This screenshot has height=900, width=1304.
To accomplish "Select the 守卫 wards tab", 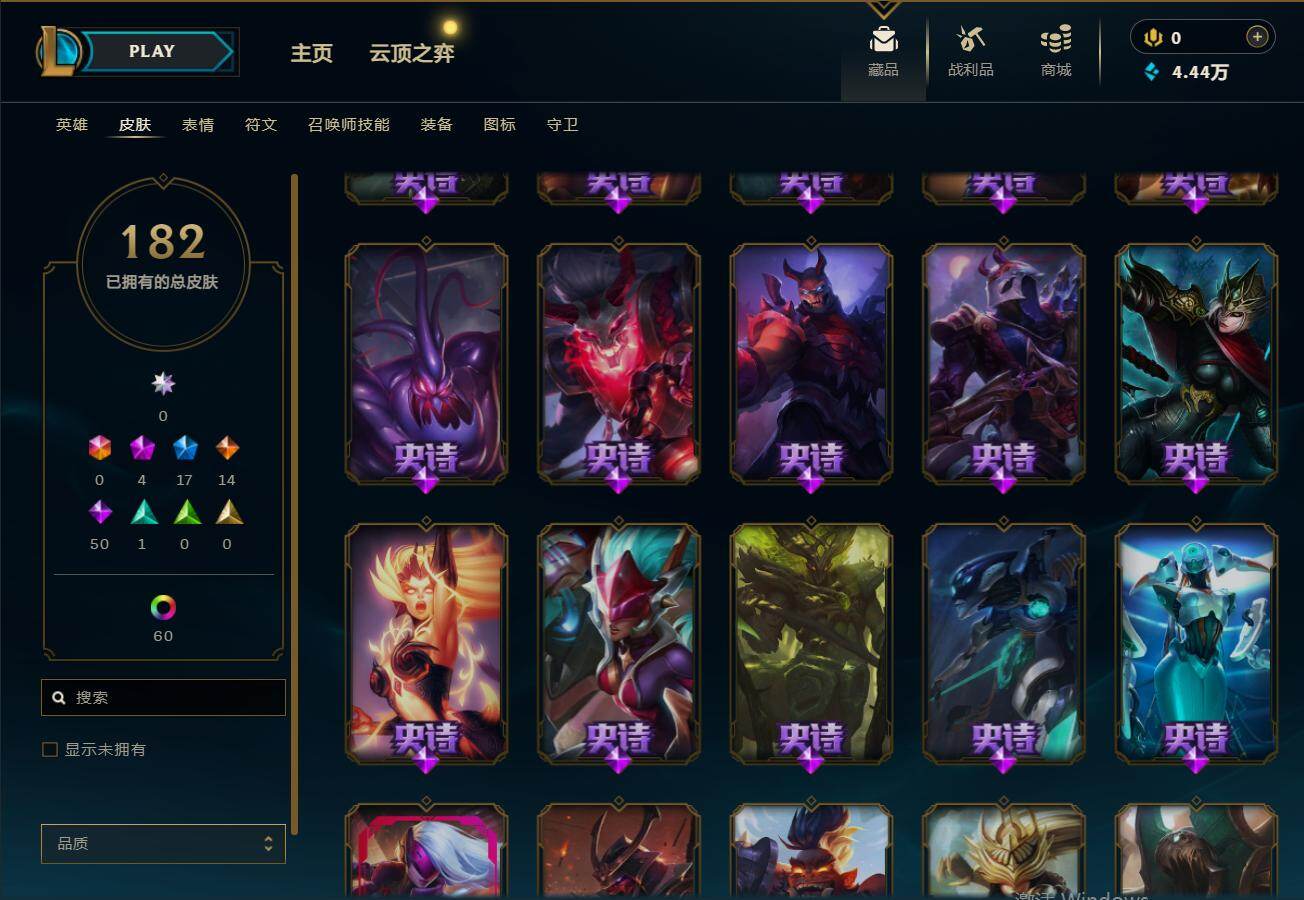I will (563, 125).
